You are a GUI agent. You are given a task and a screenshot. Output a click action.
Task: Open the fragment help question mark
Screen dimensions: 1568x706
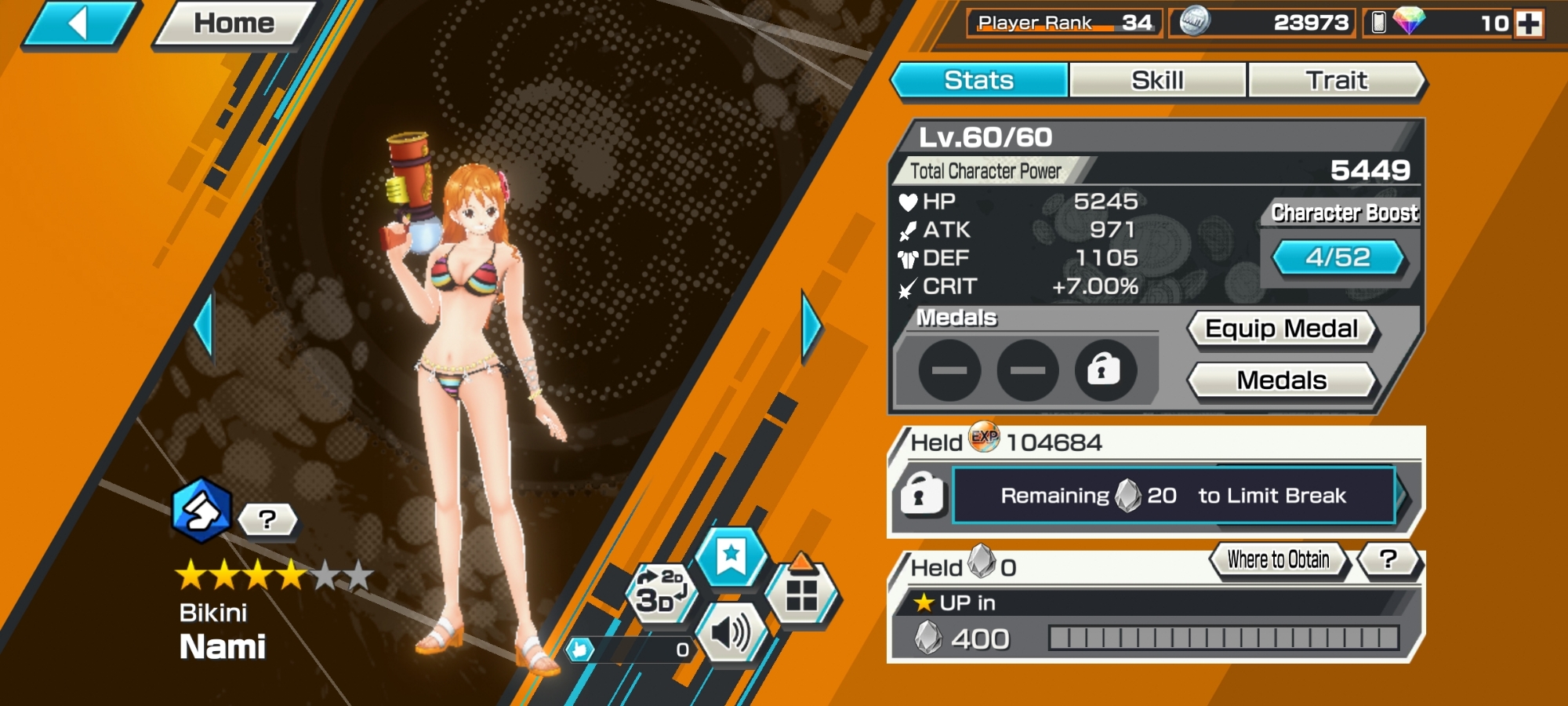coord(1388,559)
